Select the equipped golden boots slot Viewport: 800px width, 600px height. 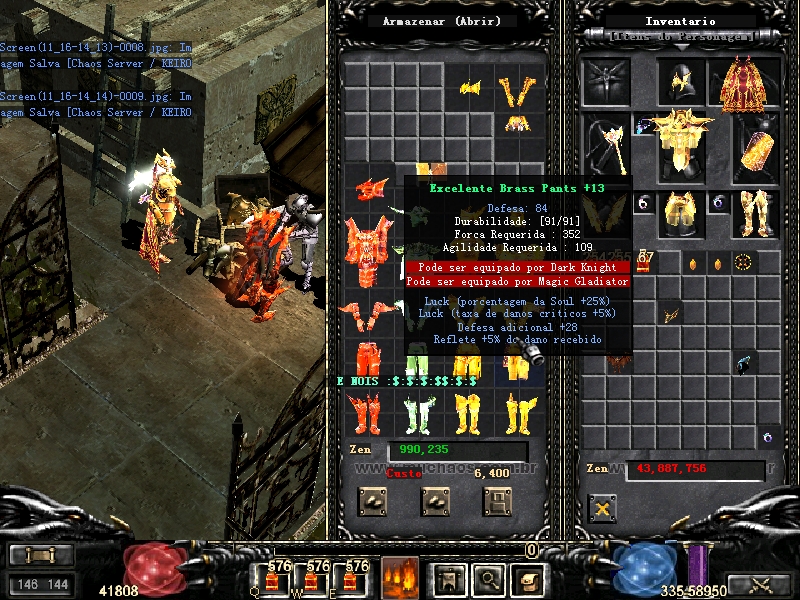pos(756,212)
